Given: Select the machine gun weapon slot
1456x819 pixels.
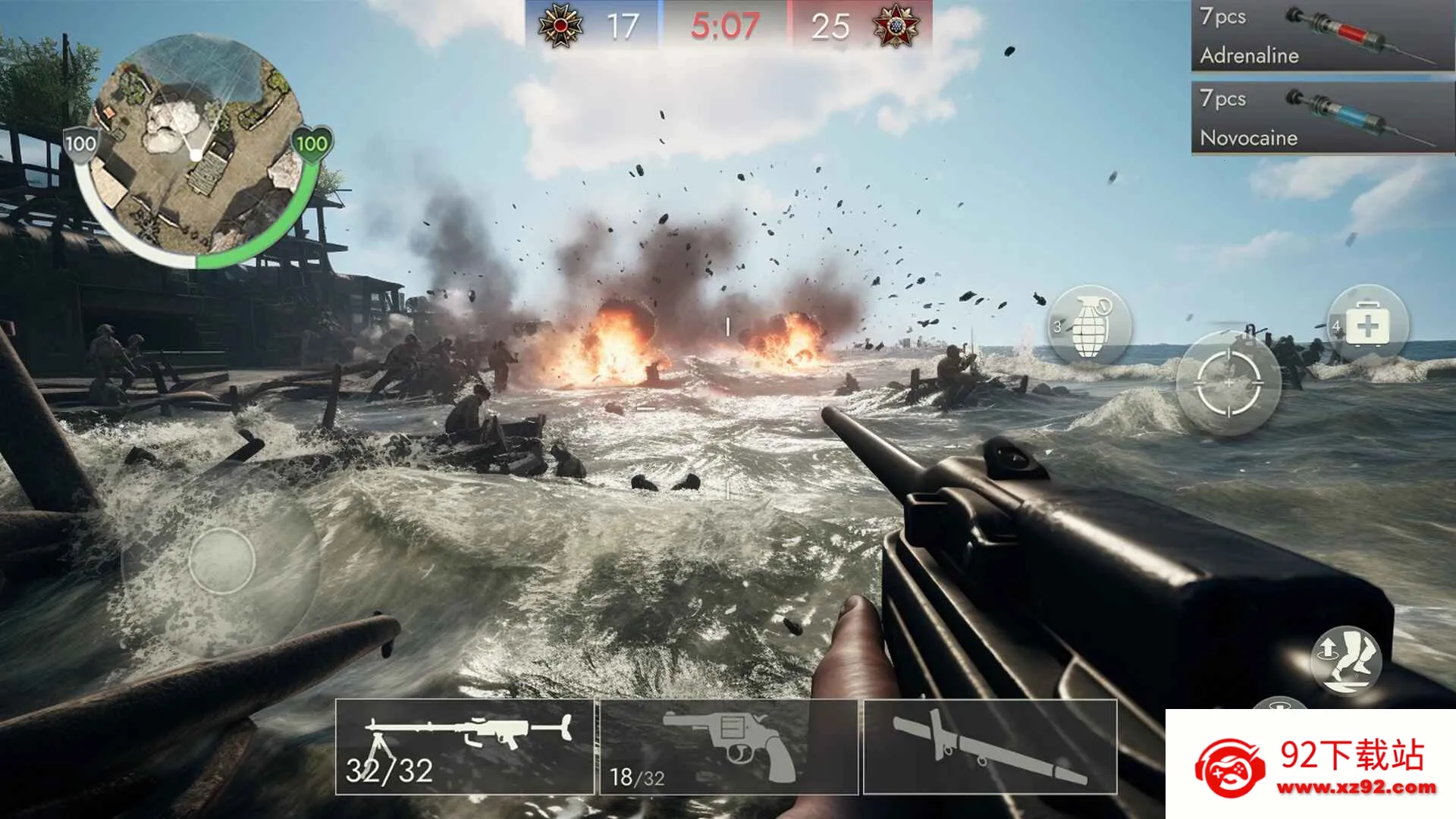Looking at the screenshot, I should pos(465,747).
